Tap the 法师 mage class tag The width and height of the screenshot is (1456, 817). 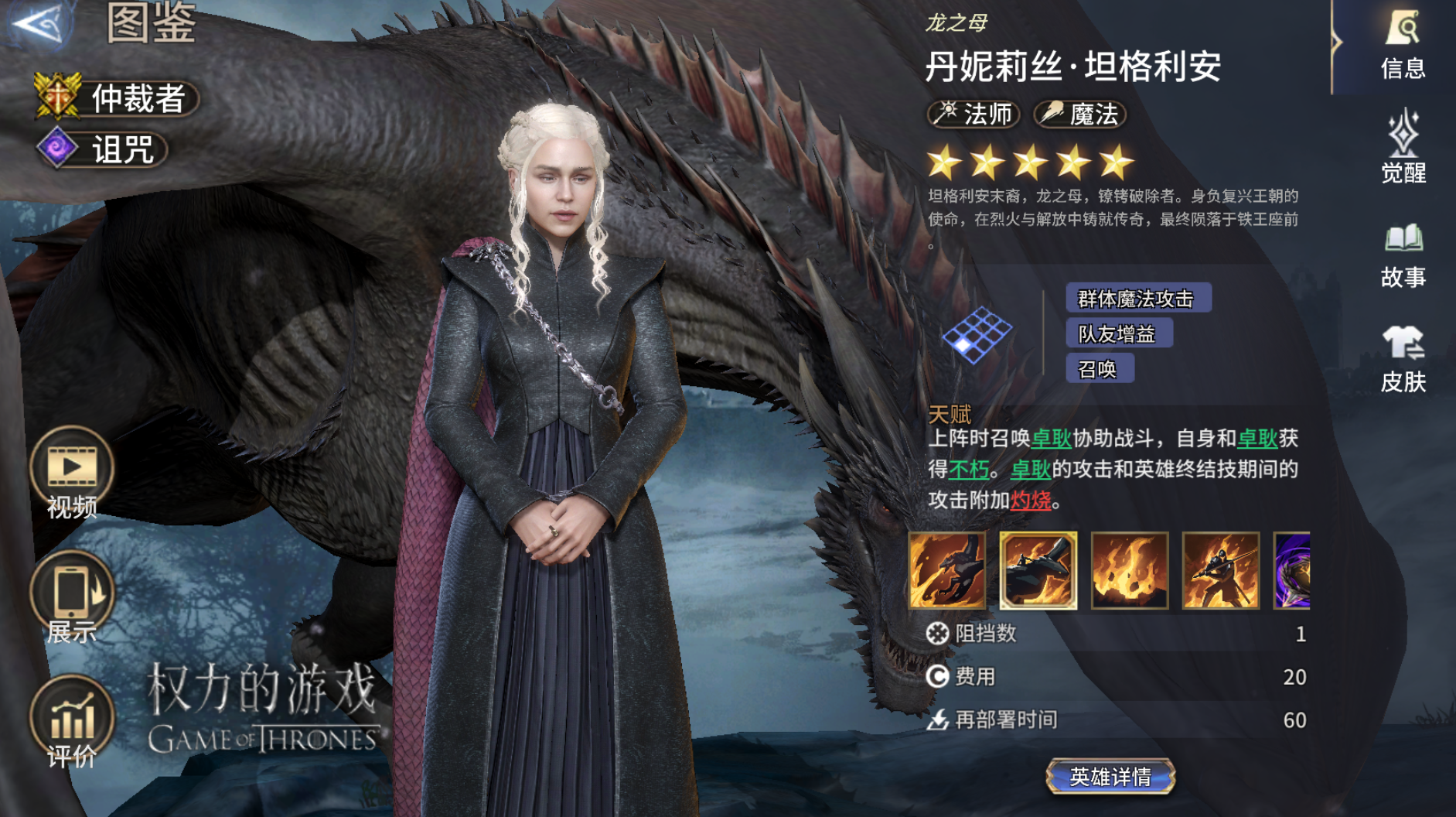974,115
